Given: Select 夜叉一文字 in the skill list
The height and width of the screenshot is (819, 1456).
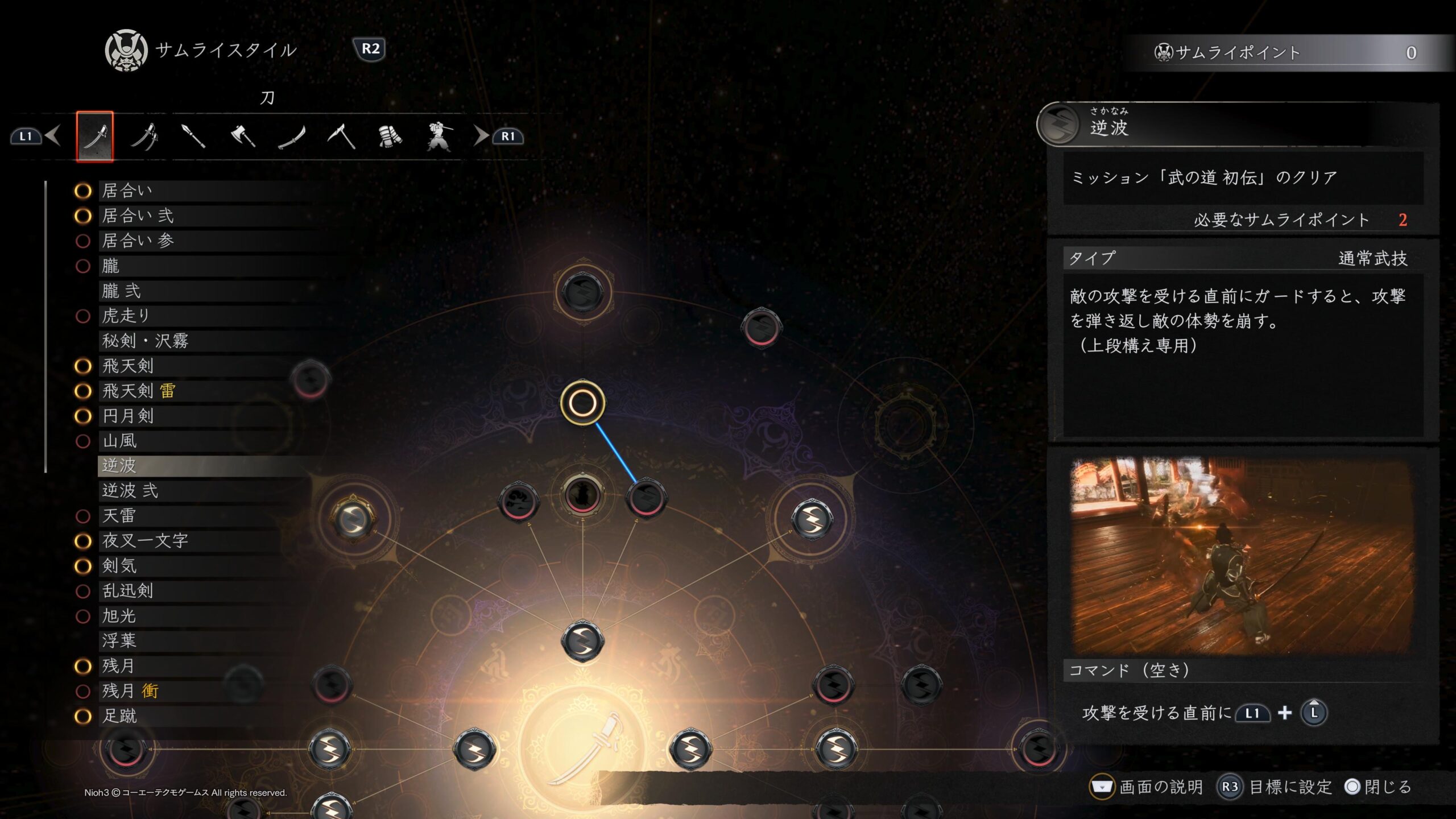Looking at the screenshot, I should (145, 541).
